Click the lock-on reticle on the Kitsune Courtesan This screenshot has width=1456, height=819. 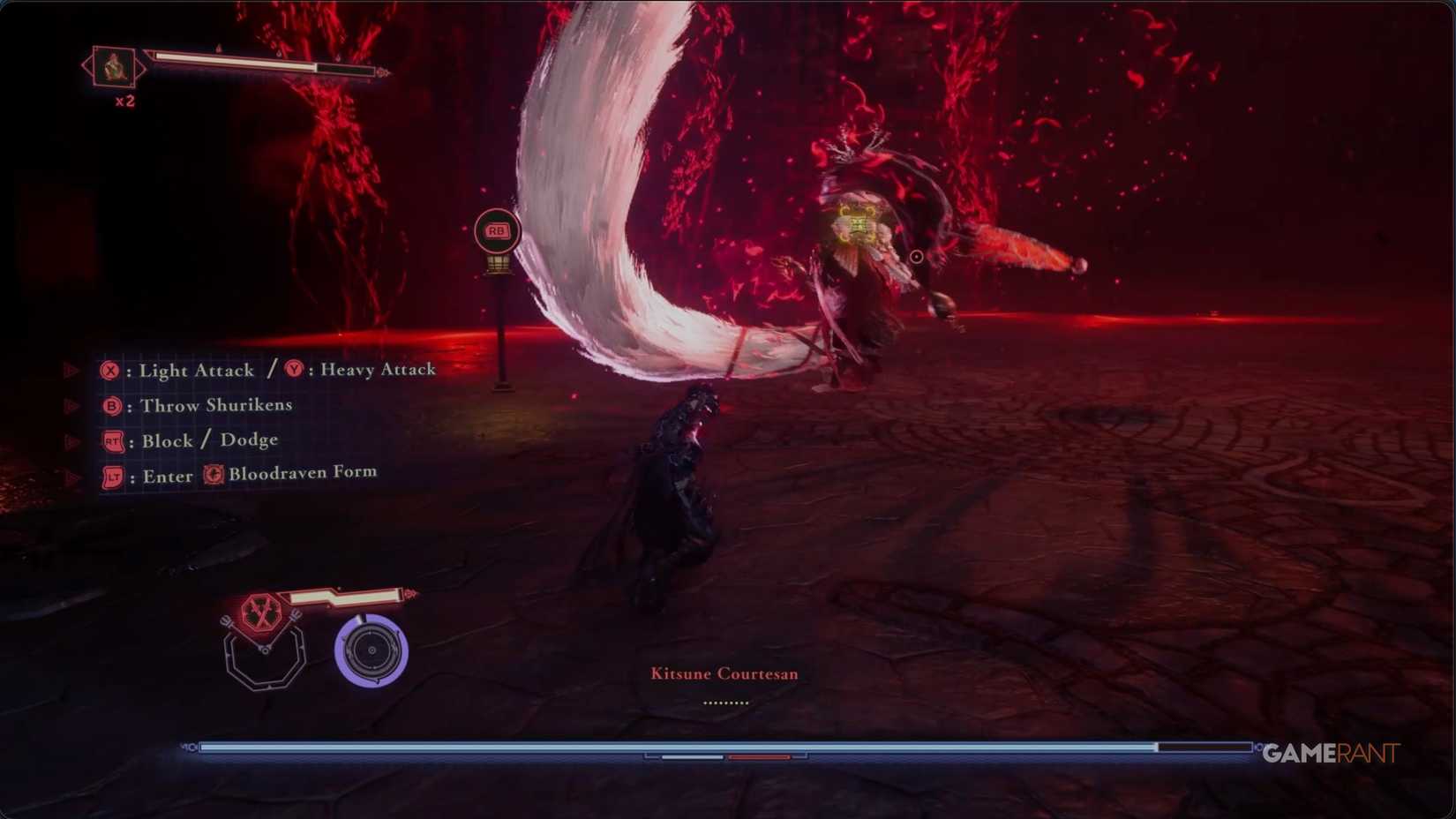(x=915, y=257)
